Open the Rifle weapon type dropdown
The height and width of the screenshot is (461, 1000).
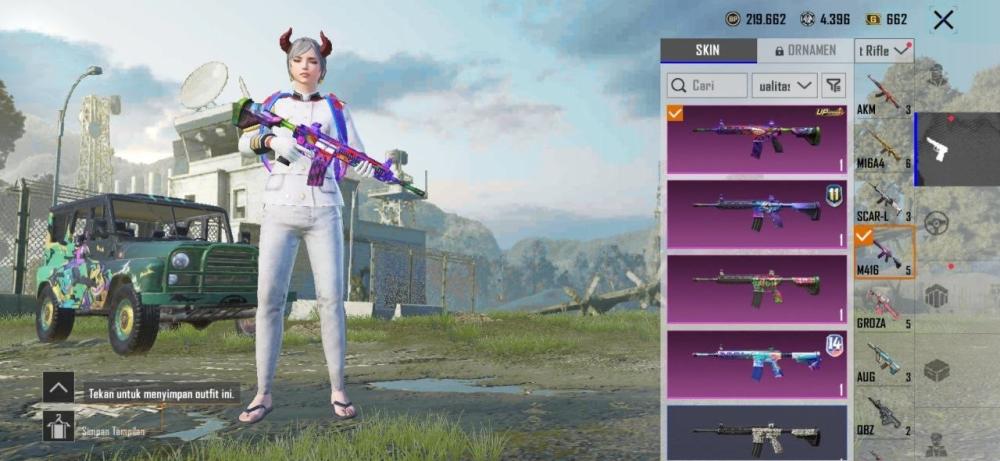pyautogui.click(x=884, y=51)
